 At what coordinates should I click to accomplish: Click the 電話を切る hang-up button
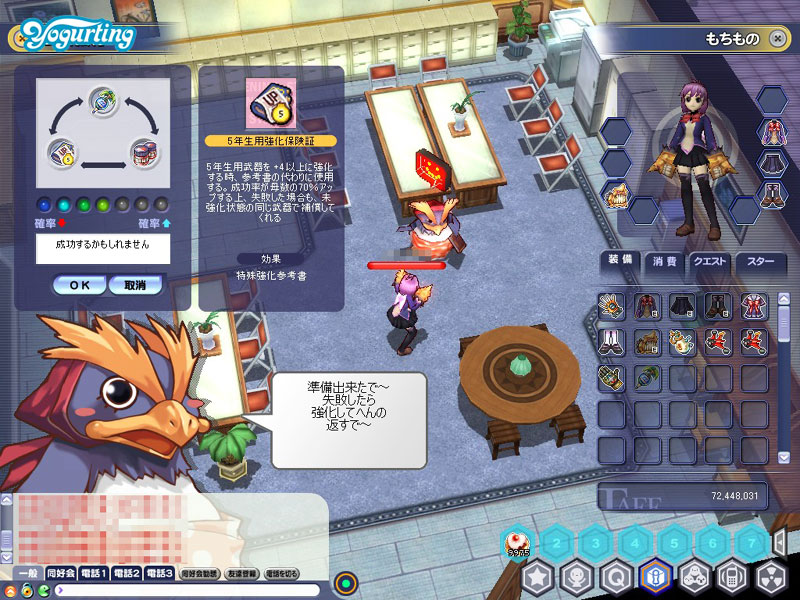282,574
